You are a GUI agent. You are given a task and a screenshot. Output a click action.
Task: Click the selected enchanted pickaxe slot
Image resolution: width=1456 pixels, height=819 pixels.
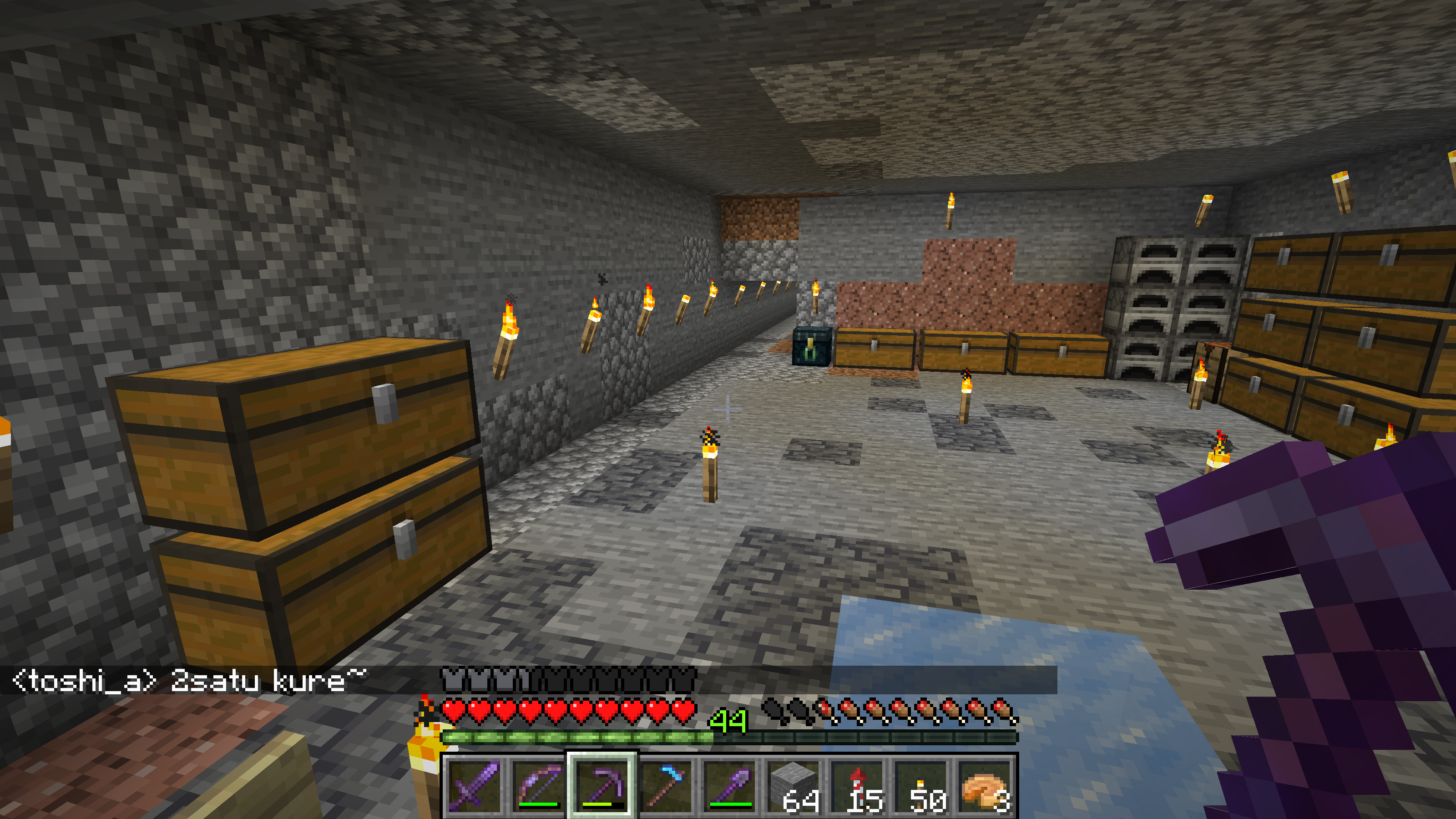602,784
